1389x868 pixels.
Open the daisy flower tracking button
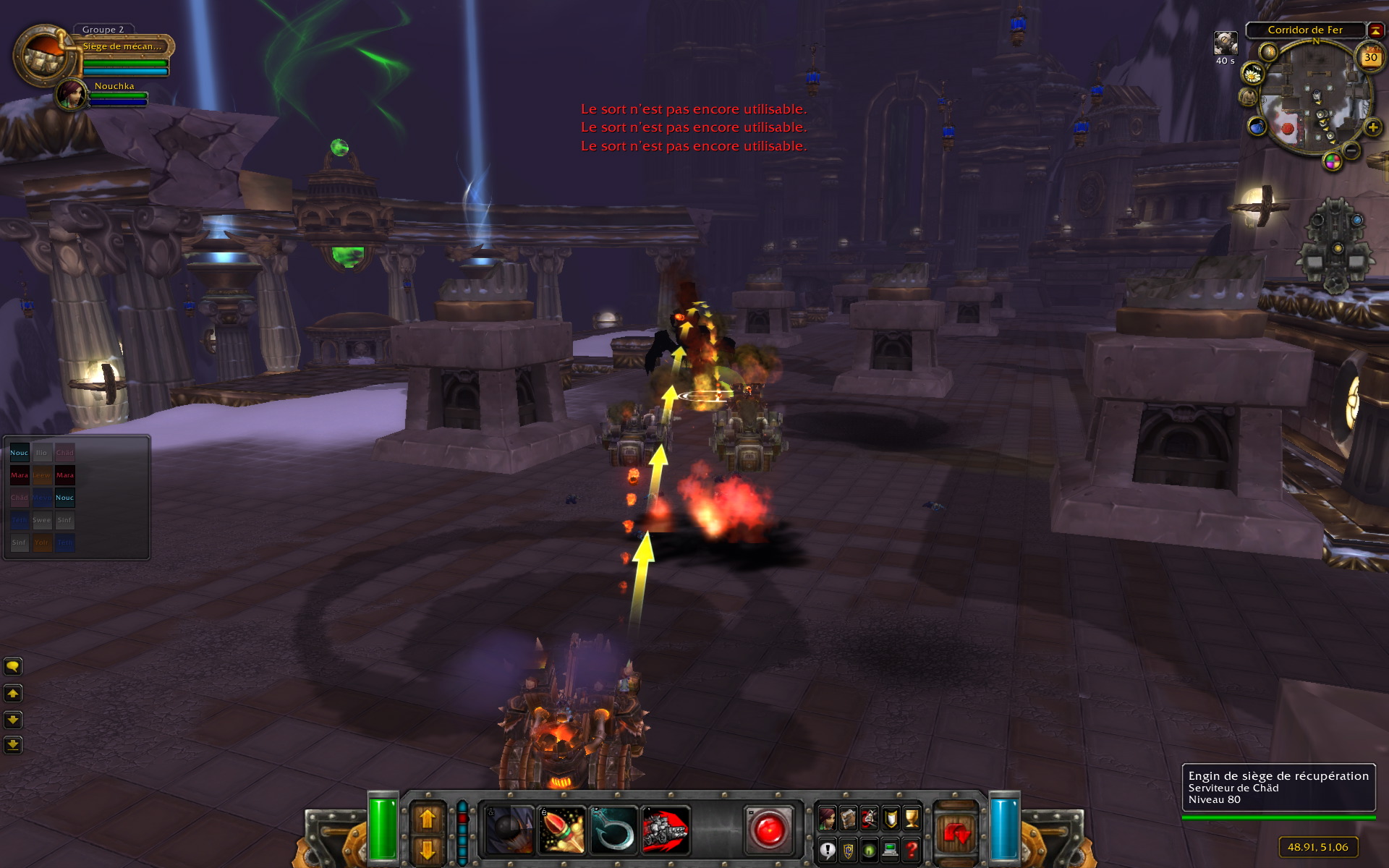(x=1252, y=74)
